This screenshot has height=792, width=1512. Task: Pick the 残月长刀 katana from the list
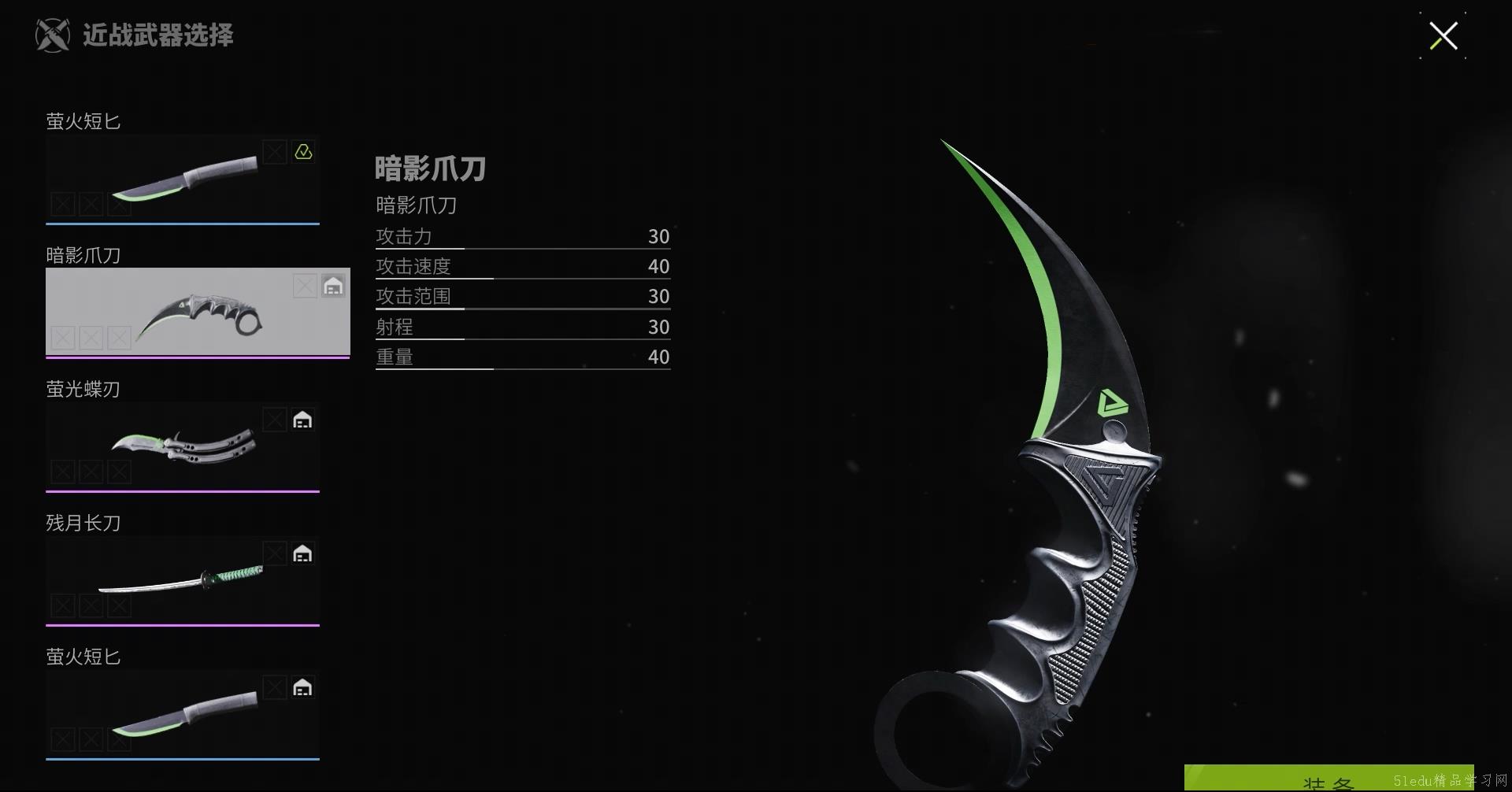[183, 580]
